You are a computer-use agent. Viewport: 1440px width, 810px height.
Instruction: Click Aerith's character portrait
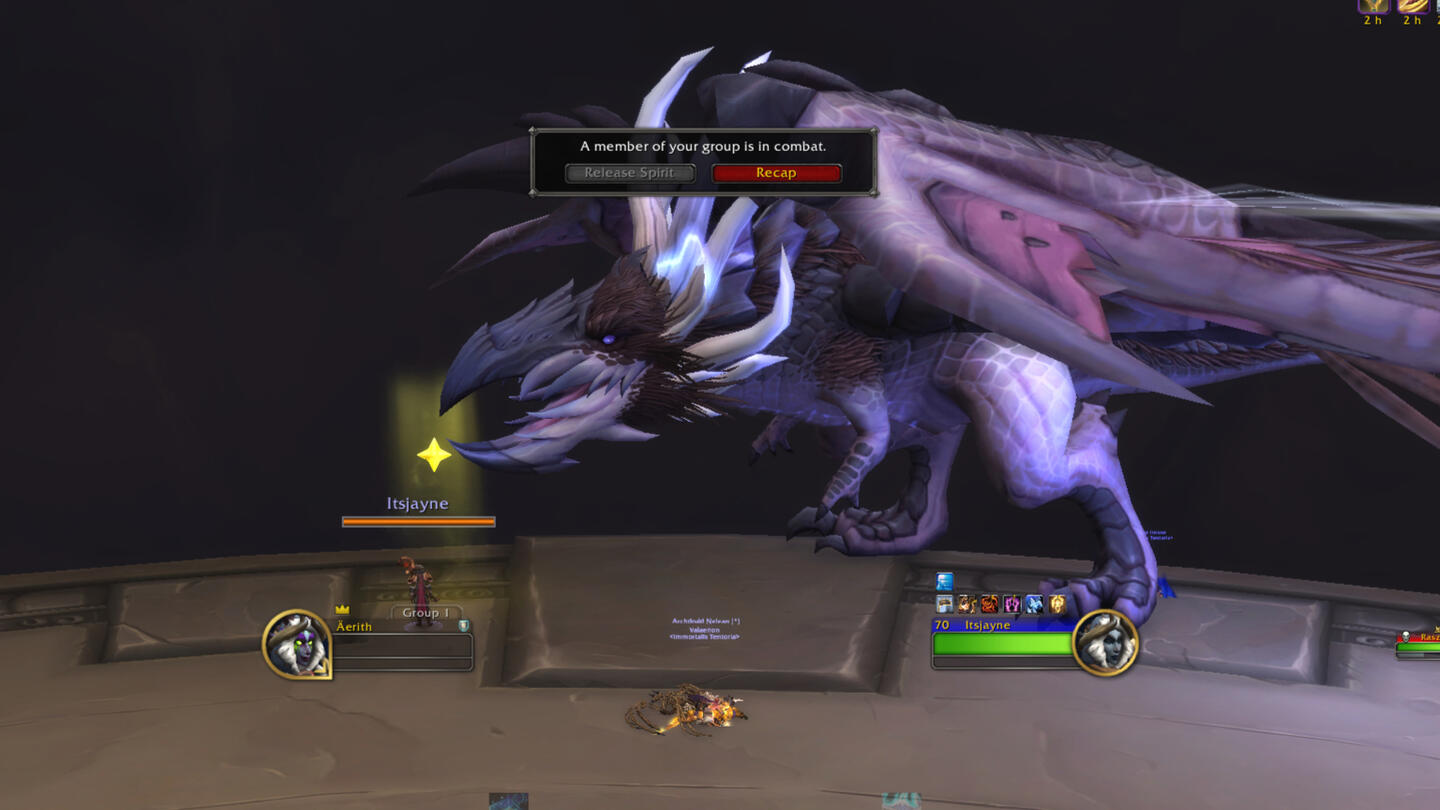coord(297,645)
